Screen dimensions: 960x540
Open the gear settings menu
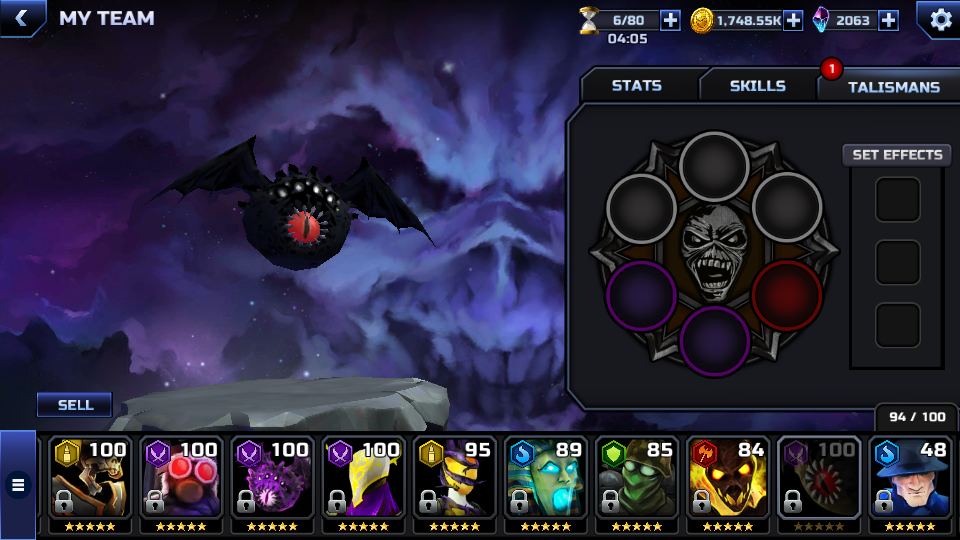pos(940,19)
